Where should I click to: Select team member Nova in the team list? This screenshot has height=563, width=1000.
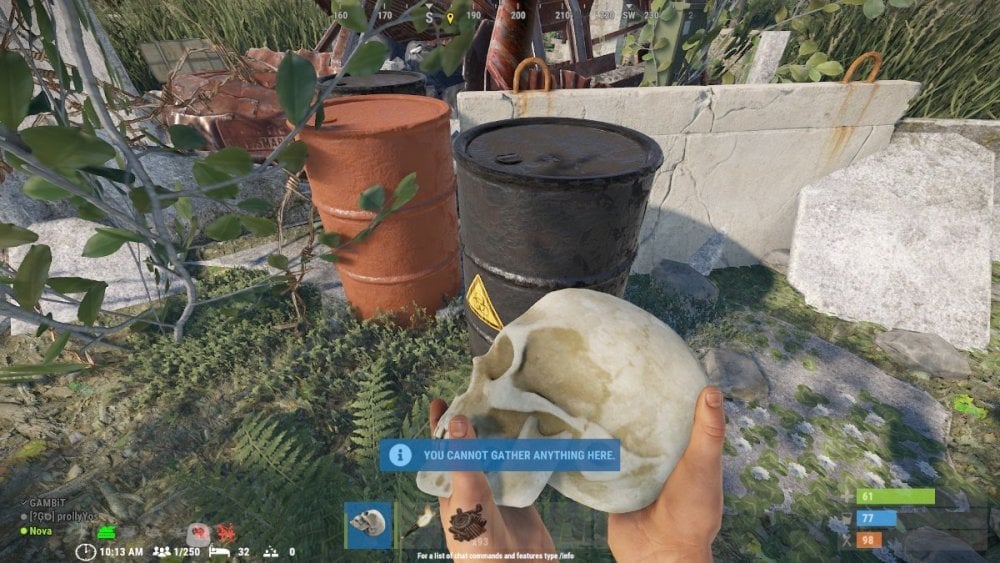[x=40, y=531]
